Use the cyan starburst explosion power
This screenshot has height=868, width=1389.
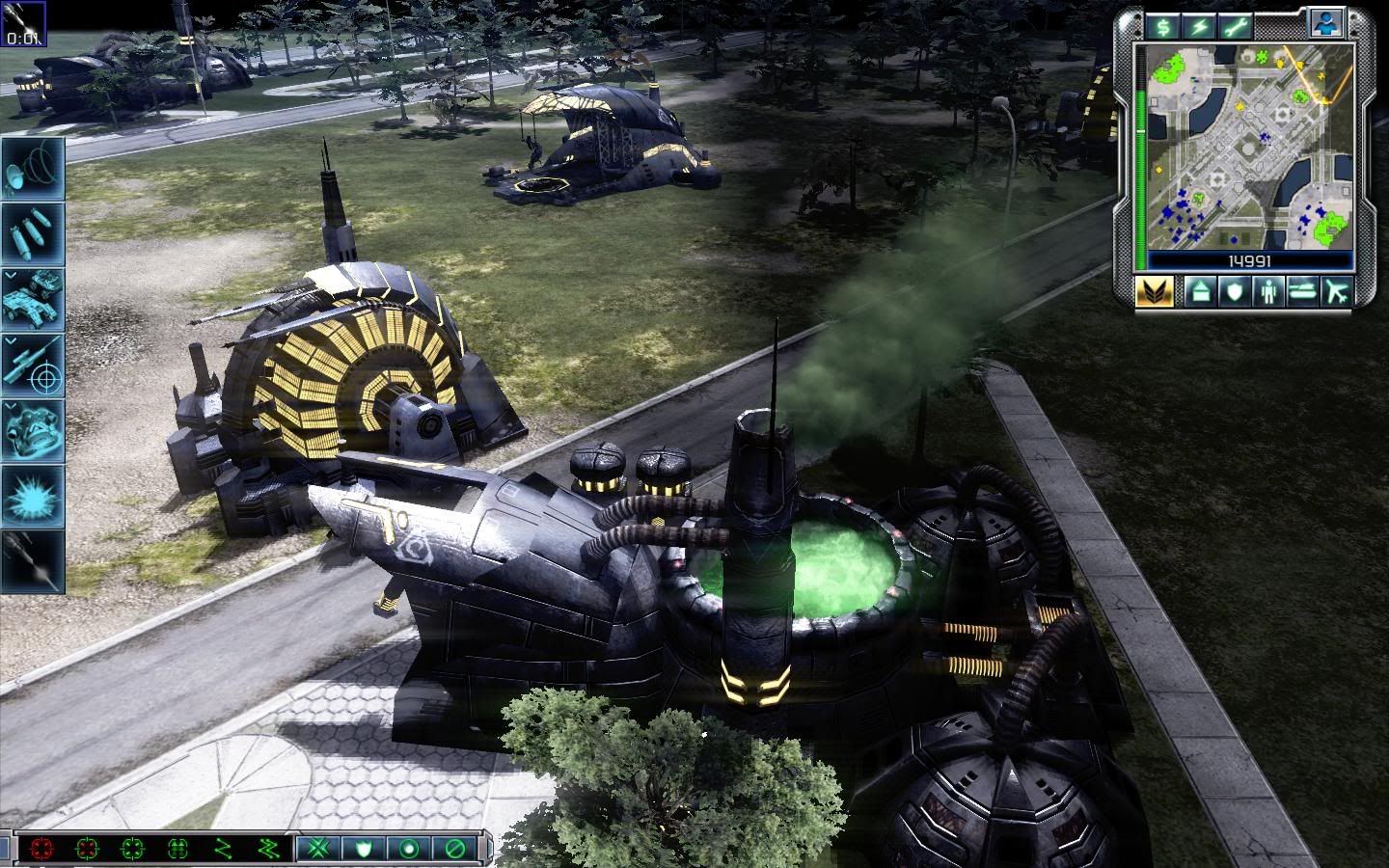pos(33,496)
